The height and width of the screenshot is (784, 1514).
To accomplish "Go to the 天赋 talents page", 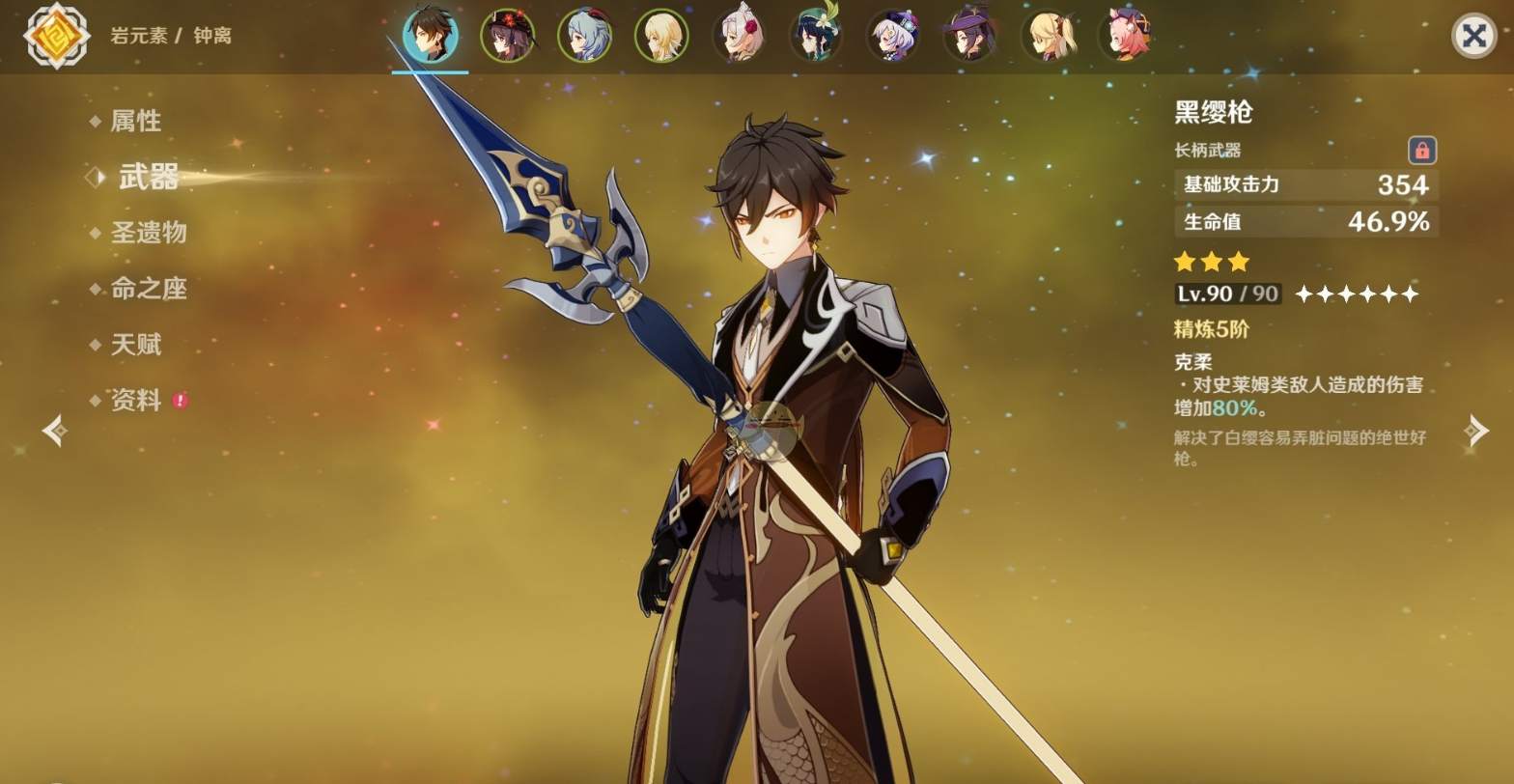I will tap(135, 345).
